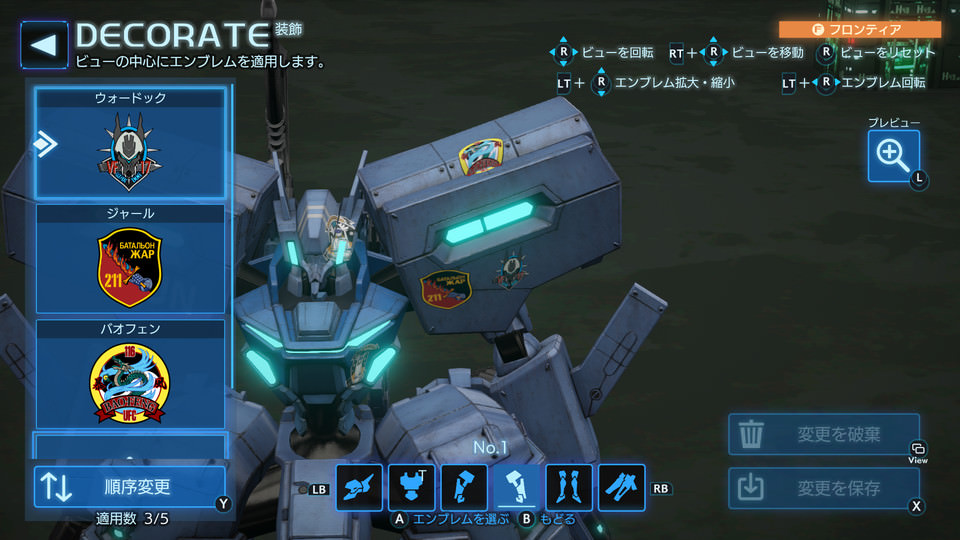
Task: Choose the ジャール emblem
Action: (x=131, y=258)
